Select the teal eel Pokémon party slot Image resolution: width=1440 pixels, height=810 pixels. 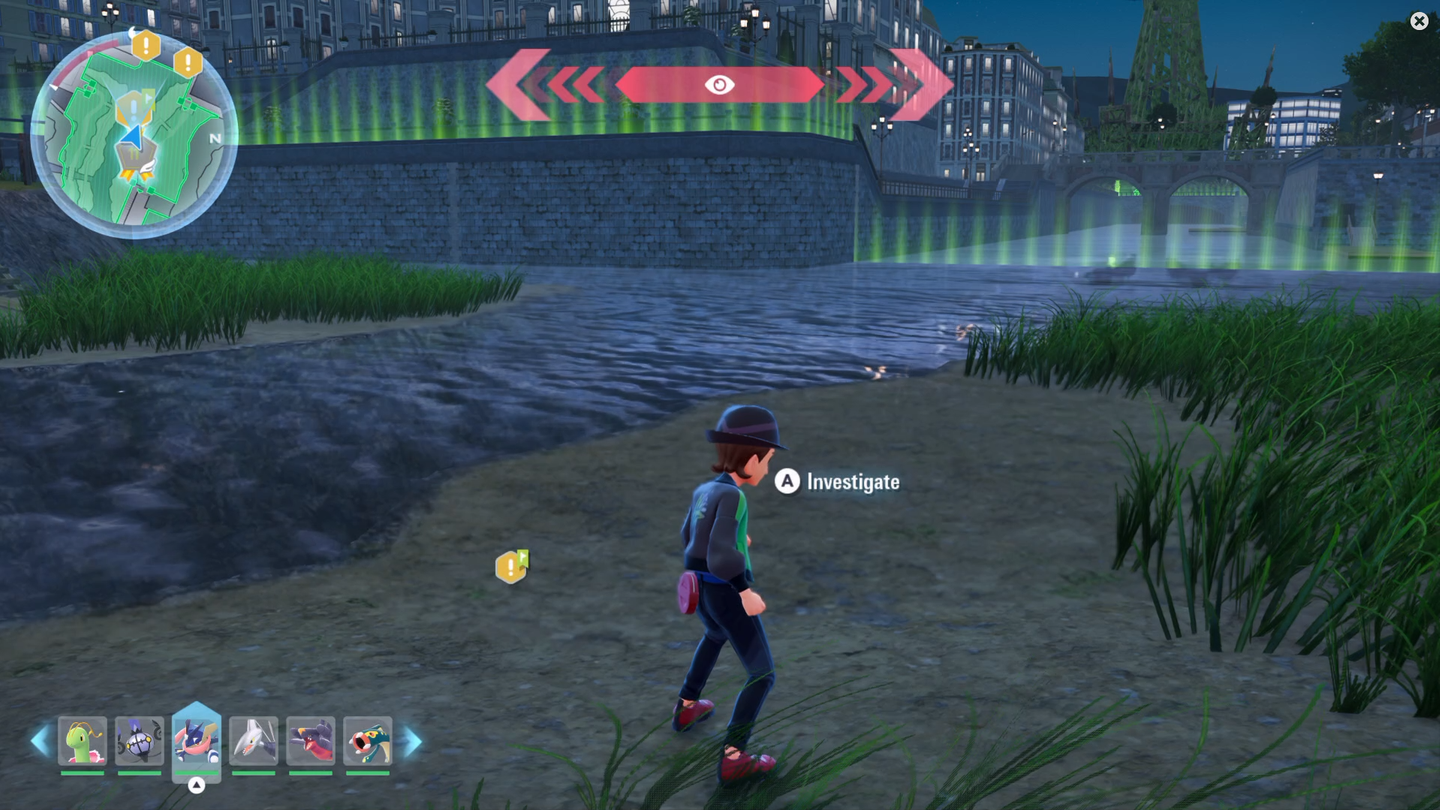click(367, 742)
